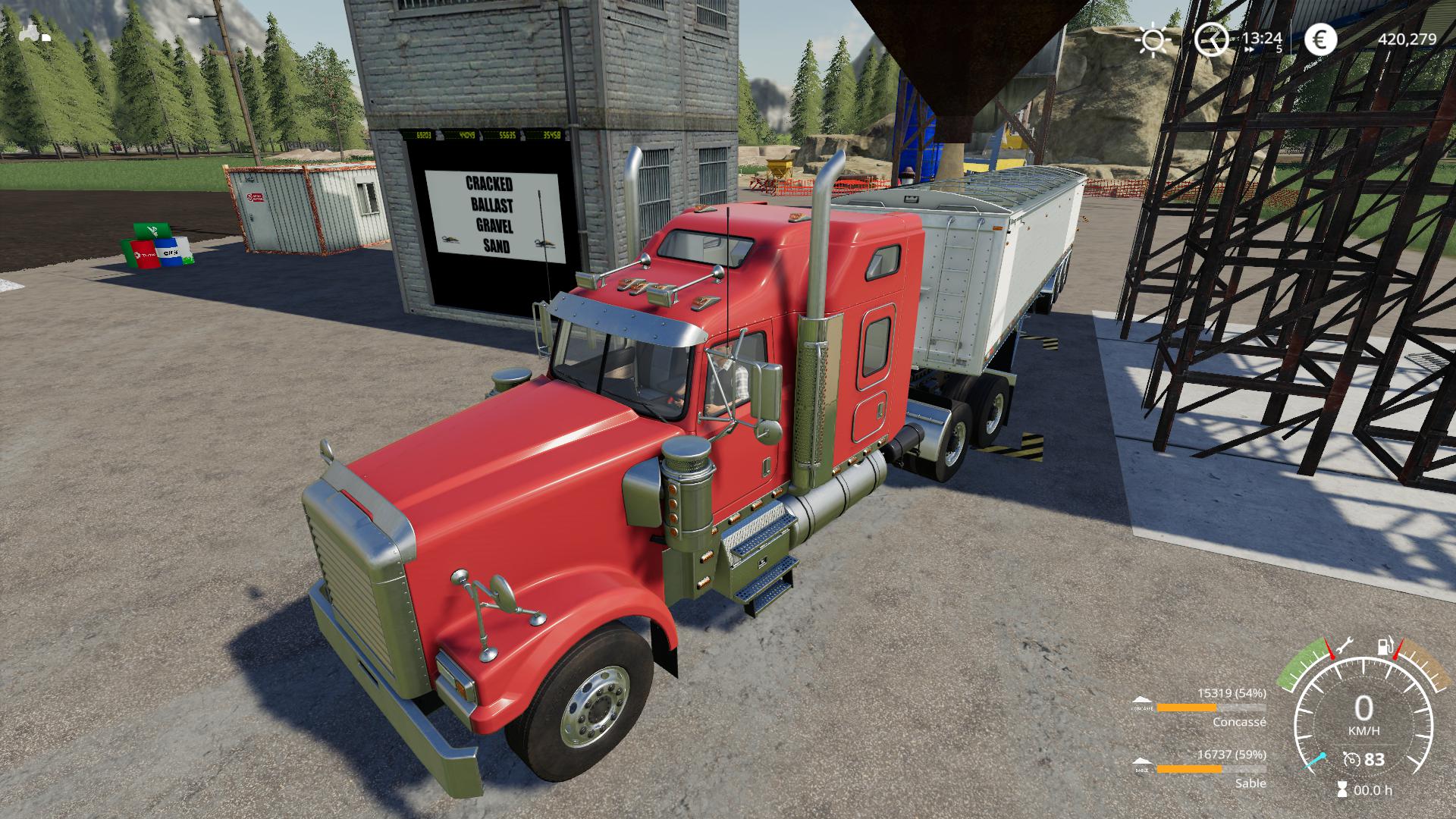Click the sun weather icon
Viewport: 1456px width, 819px height.
(1153, 39)
